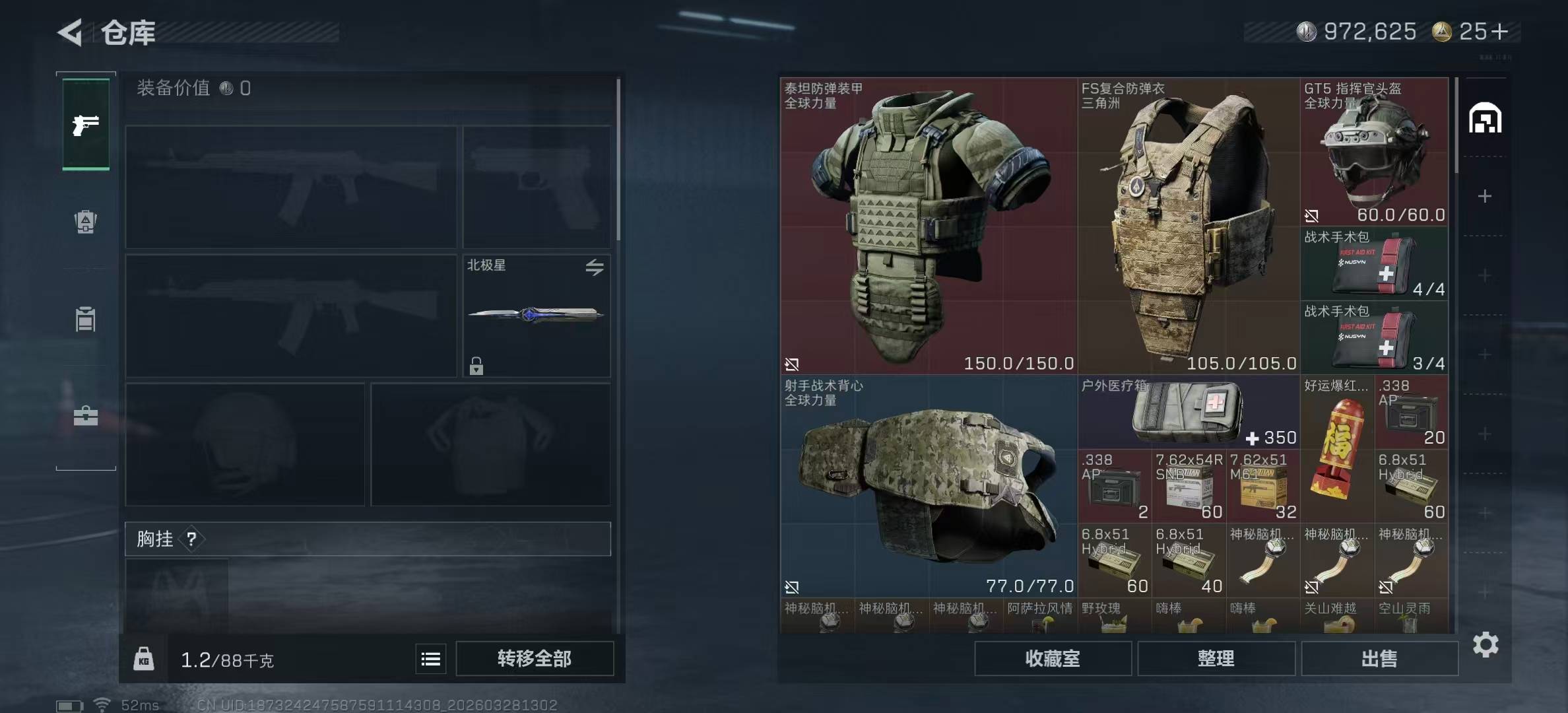Viewport: 1568px width, 713px height.
Task: Select the 7.62x54R SNB ammo stack
Action: point(1189,487)
